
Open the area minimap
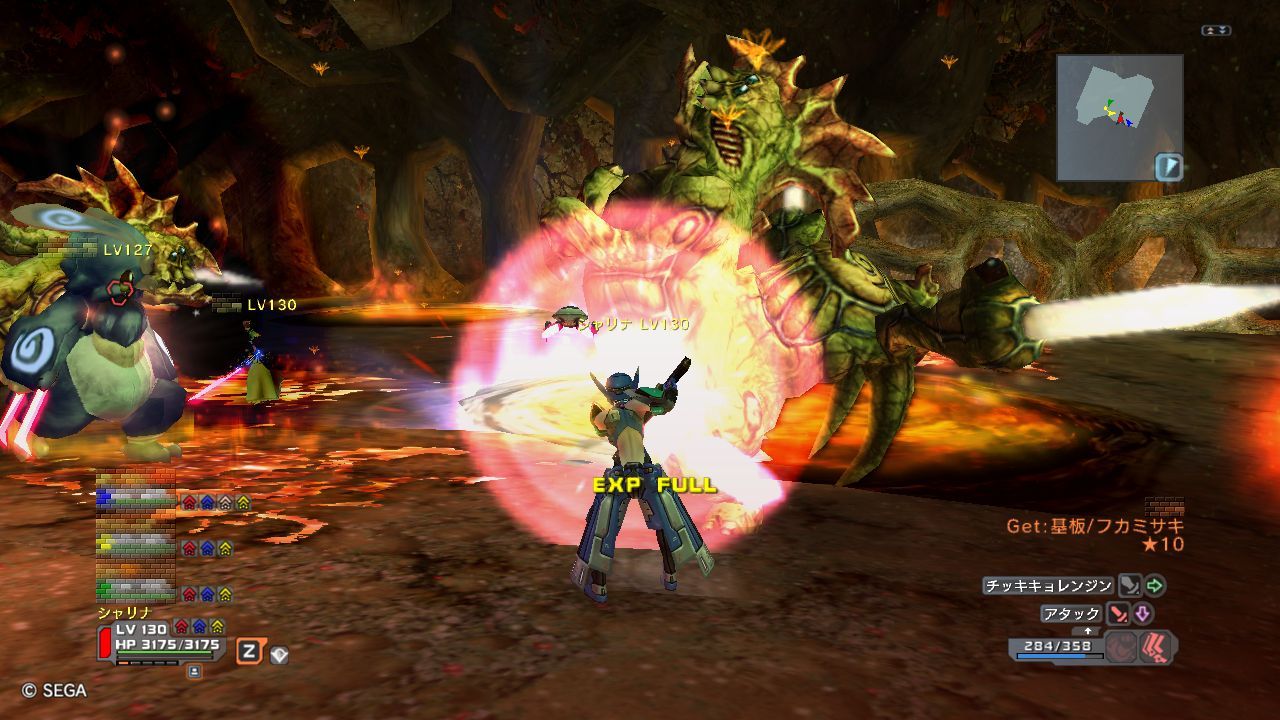[1118, 115]
